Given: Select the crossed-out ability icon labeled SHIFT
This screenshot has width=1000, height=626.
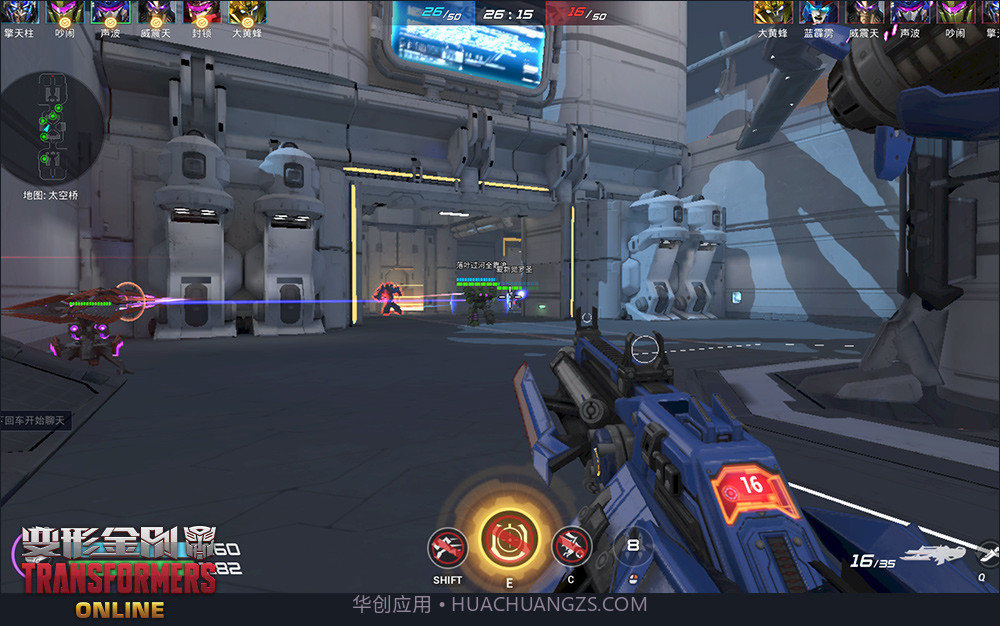Looking at the screenshot, I should click(x=447, y=547).
